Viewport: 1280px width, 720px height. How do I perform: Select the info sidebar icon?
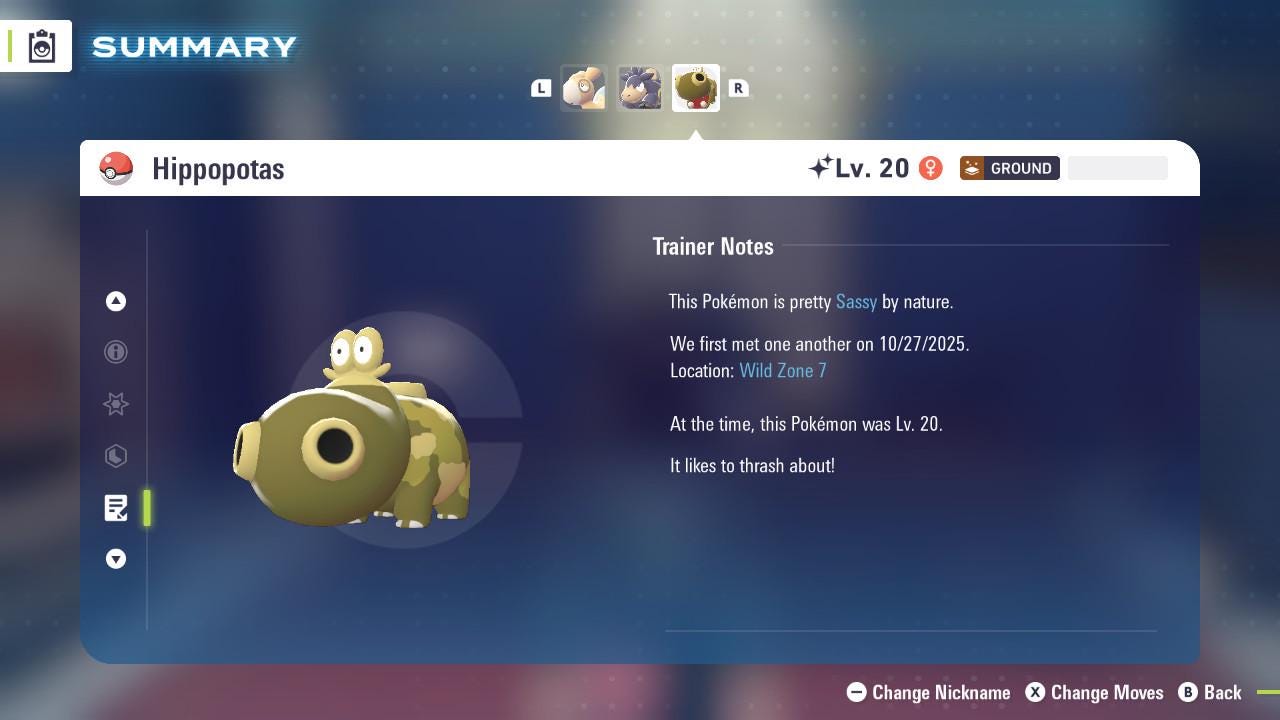tap(116, 352)
